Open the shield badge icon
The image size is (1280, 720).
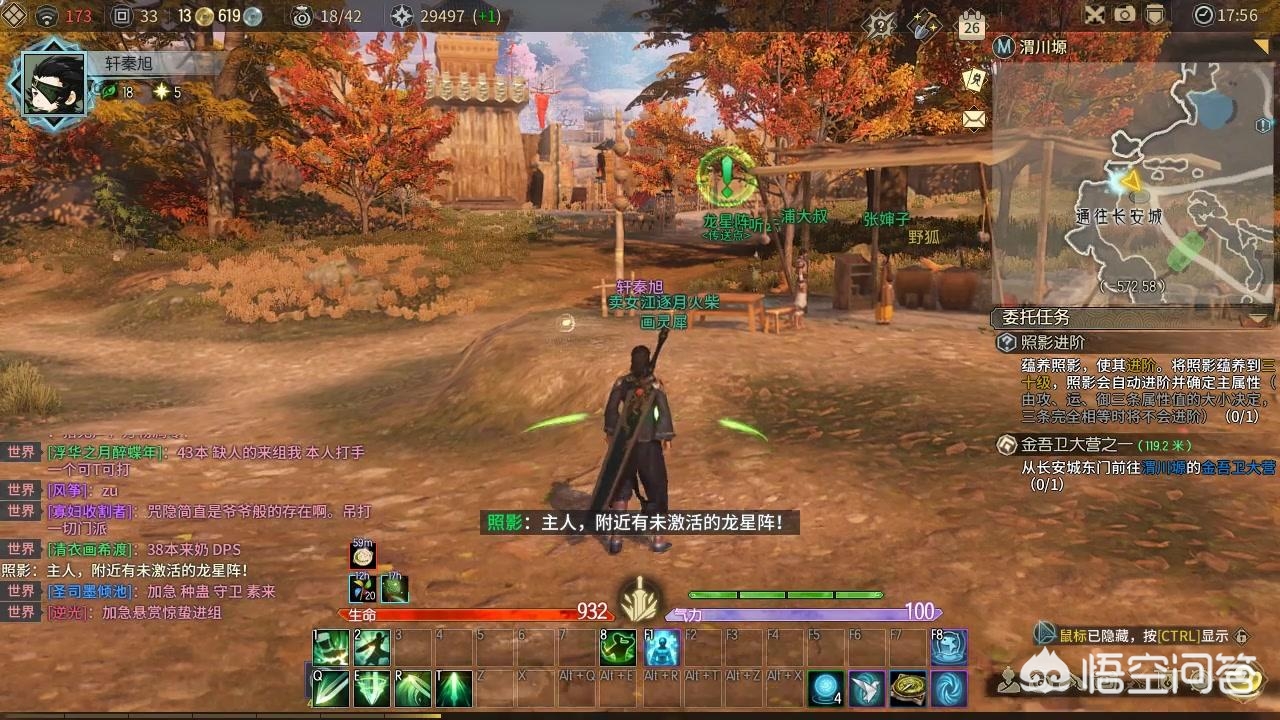point(1155,15)
